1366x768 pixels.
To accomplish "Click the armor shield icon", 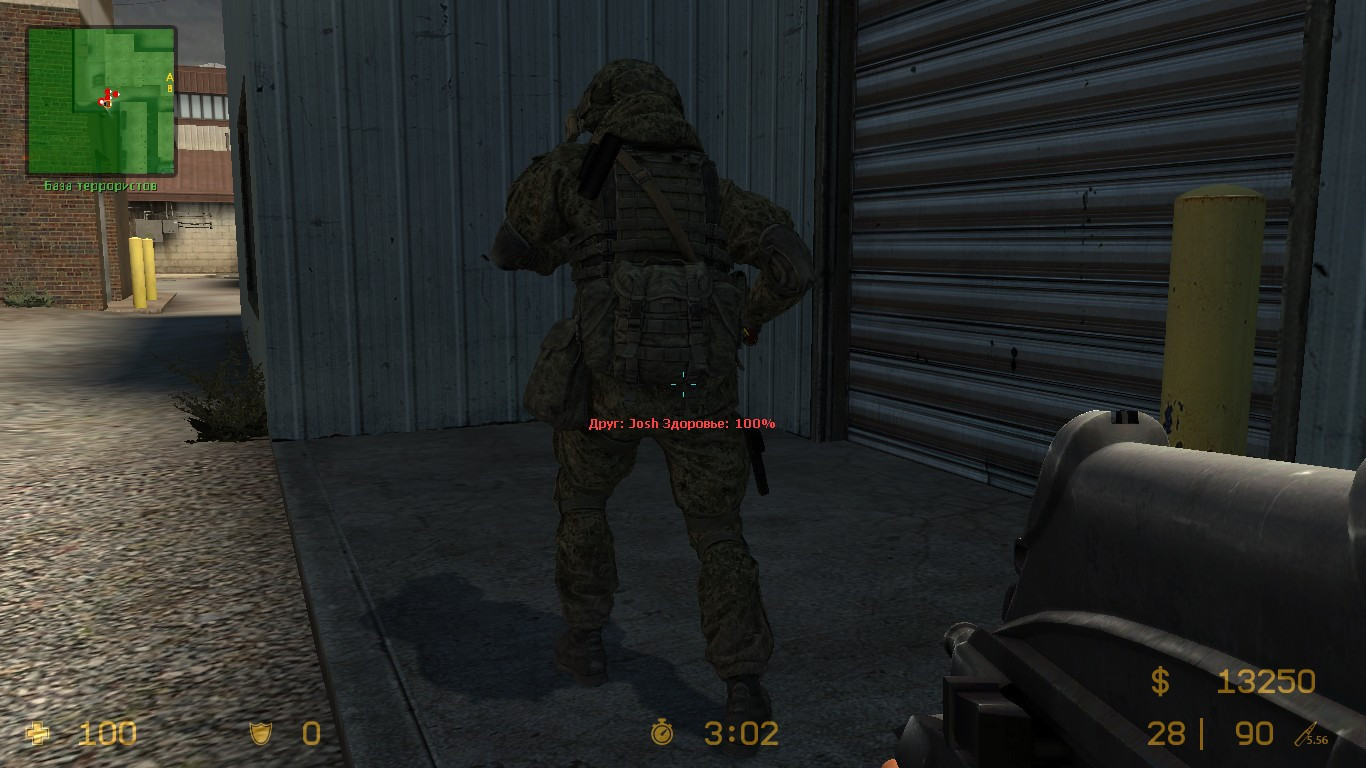I will pos(259,733).
